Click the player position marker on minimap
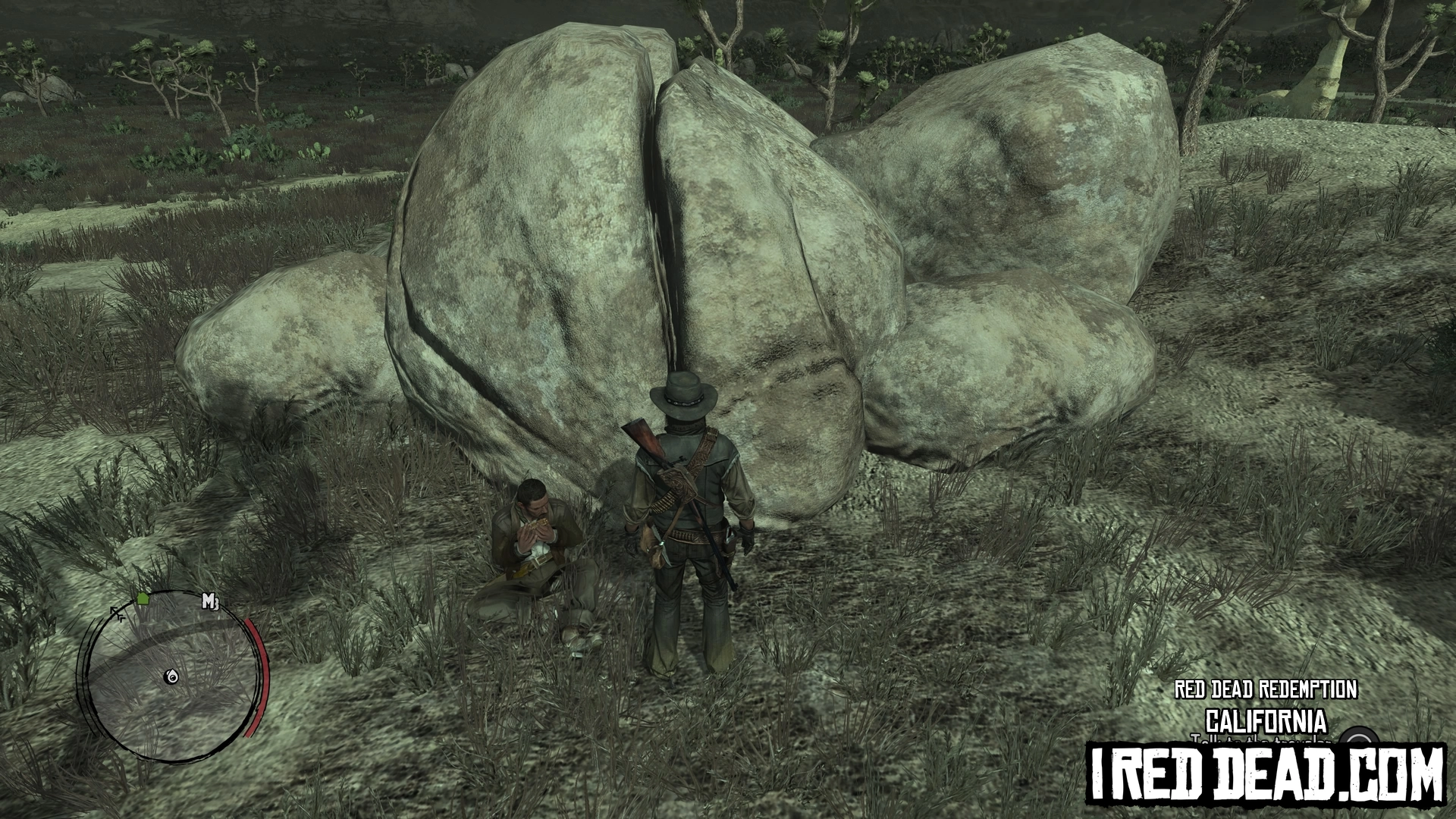Screen dimensions: 1456x819 click(174, 677)
